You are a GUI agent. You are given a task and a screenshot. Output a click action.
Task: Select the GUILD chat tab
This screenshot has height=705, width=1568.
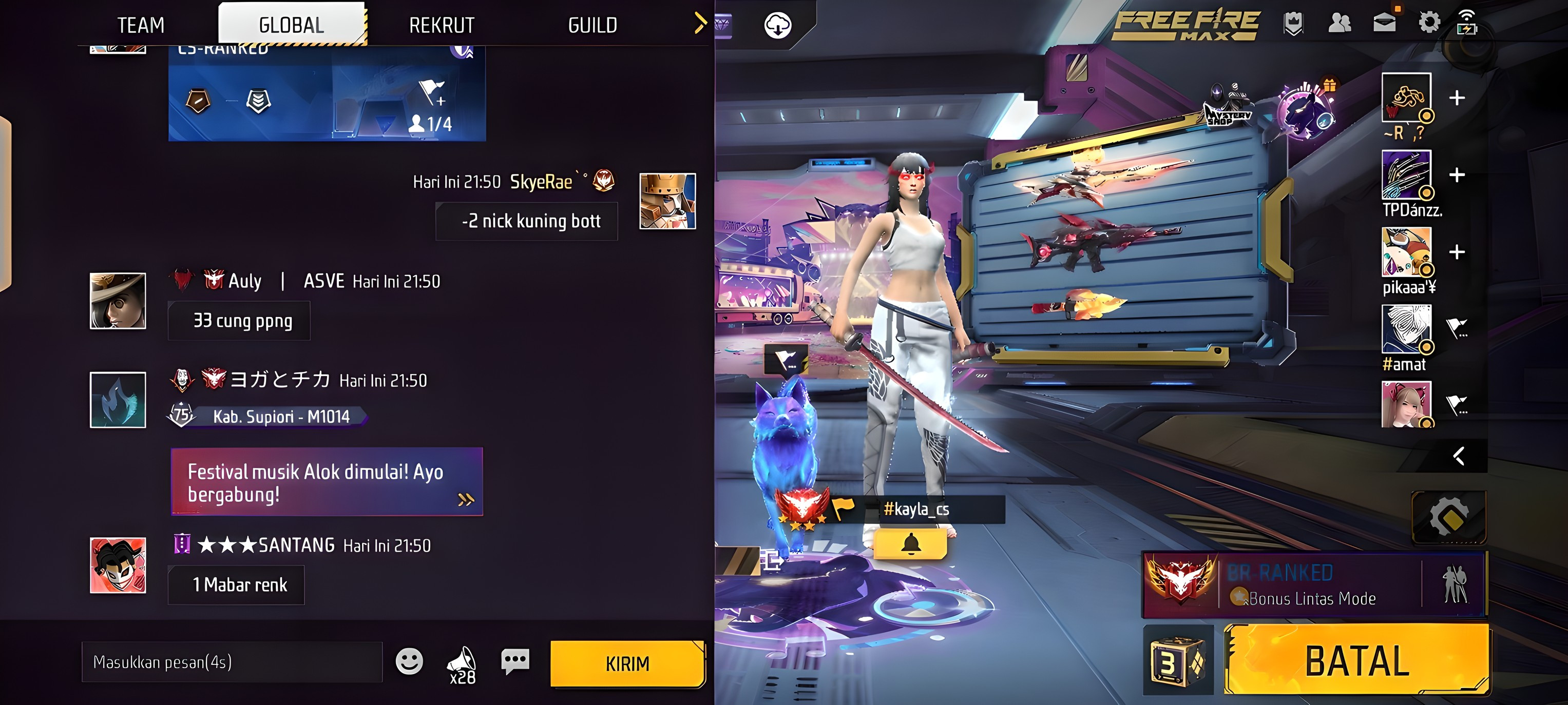pyautogui.click(x=592, y=25)
